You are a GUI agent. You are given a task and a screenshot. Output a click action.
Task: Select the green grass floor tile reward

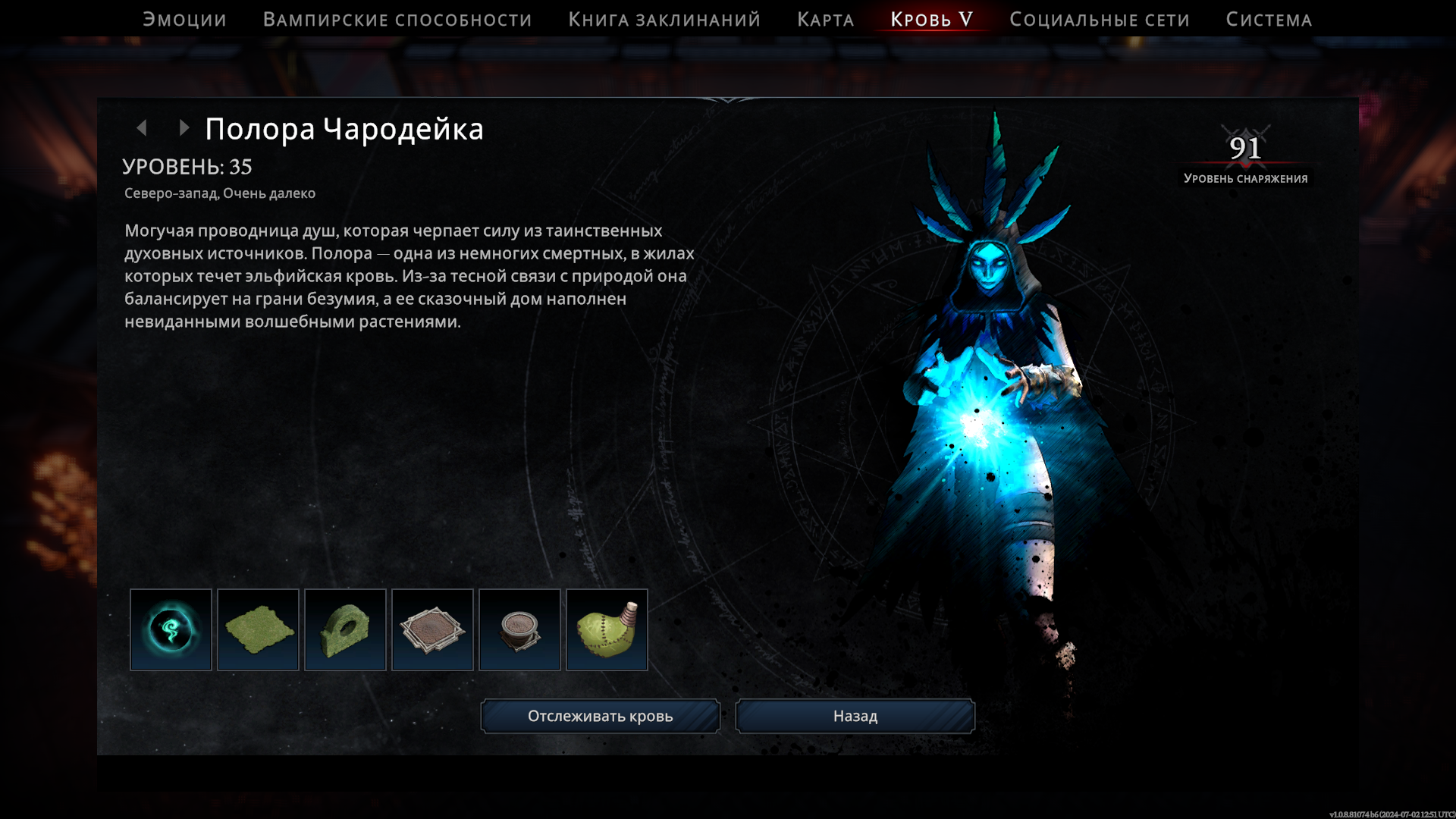tap(258, 629)
